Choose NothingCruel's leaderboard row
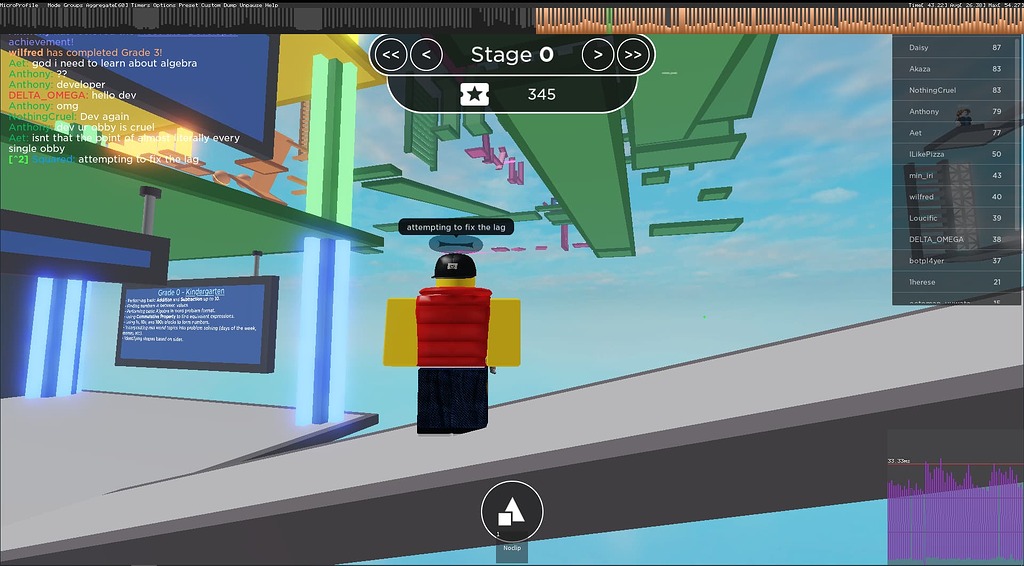The image size is (1024, 566). point(948,90)
